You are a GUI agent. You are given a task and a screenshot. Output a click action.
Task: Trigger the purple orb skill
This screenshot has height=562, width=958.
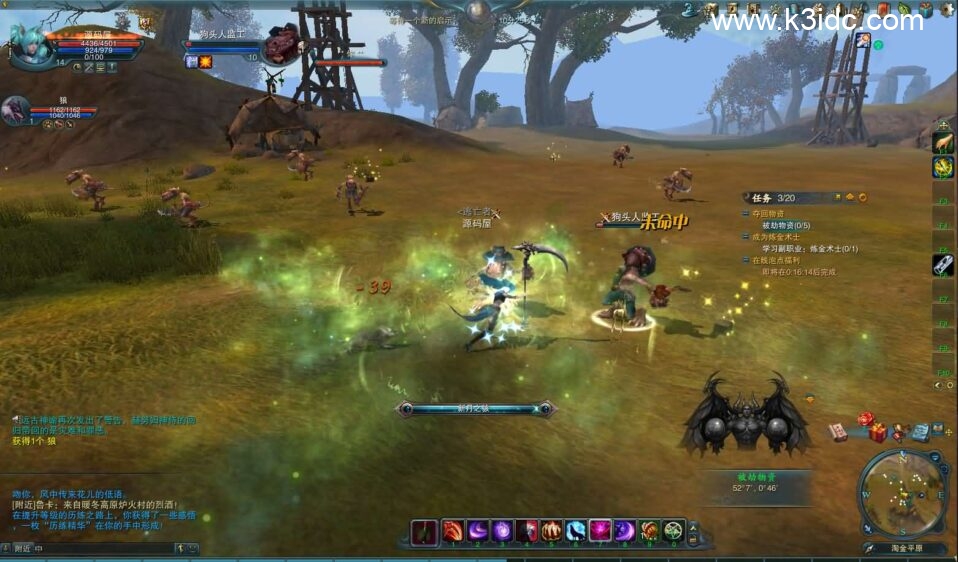tap(502, 532)
